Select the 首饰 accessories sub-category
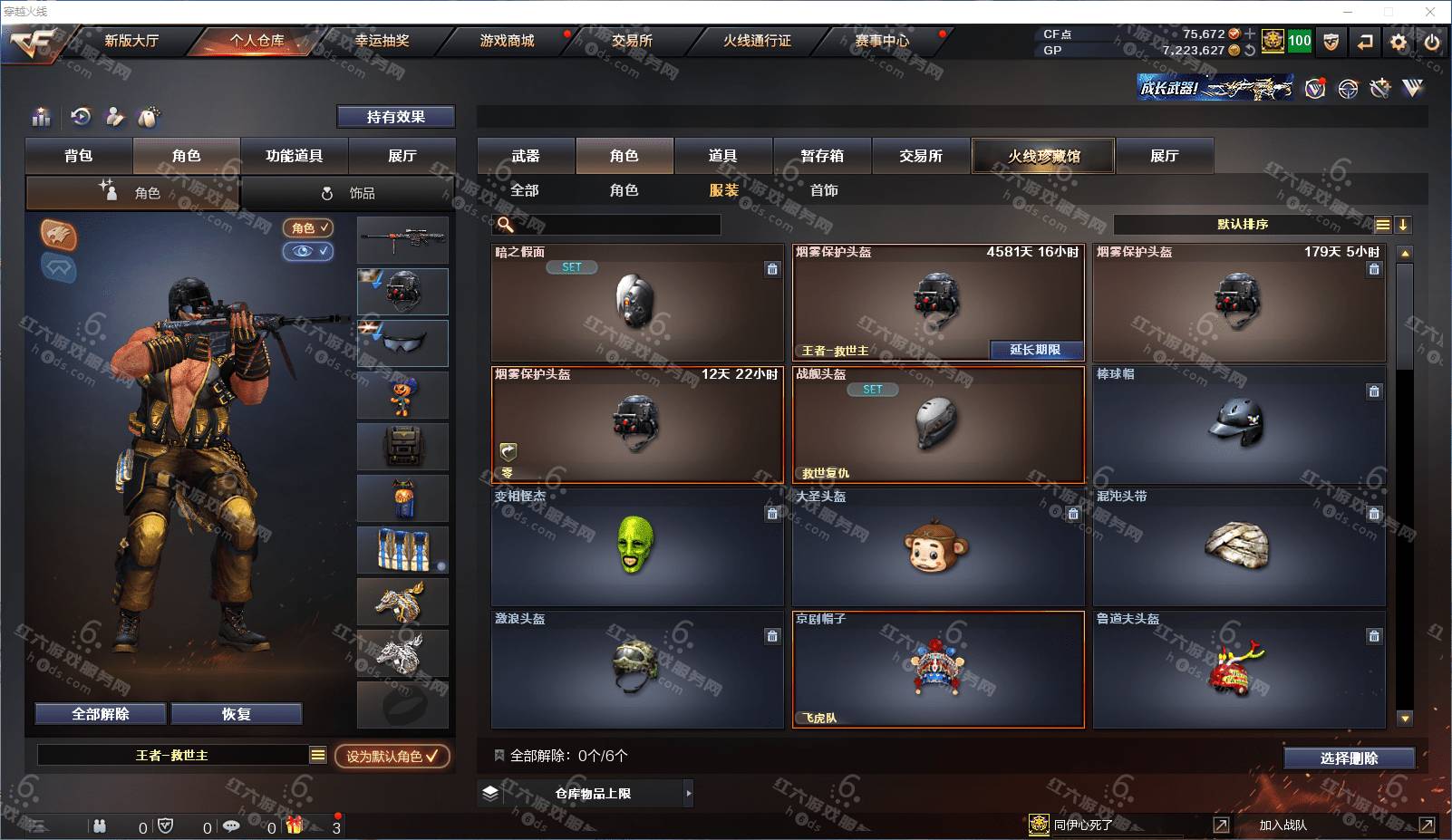Viewport: 1452px width, 840px height. click(x=824, y=190)
